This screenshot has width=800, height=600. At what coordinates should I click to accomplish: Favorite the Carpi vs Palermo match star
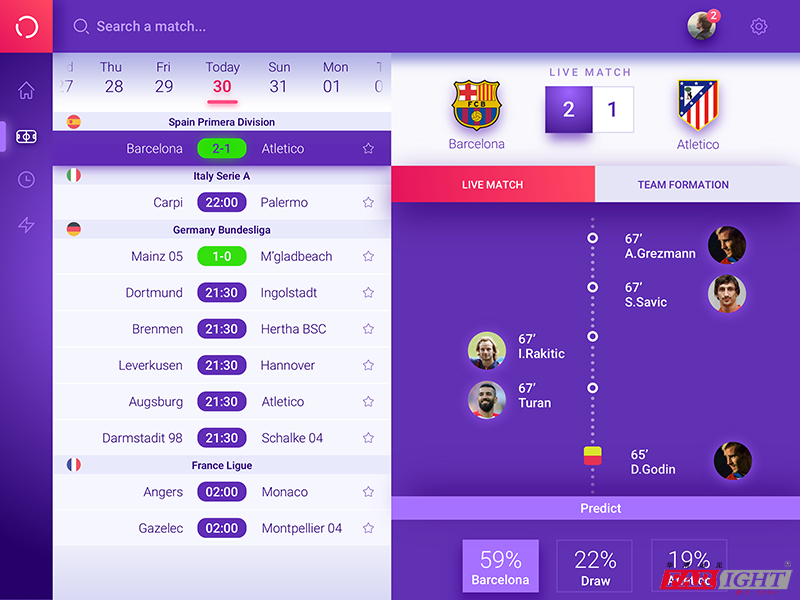368,202
